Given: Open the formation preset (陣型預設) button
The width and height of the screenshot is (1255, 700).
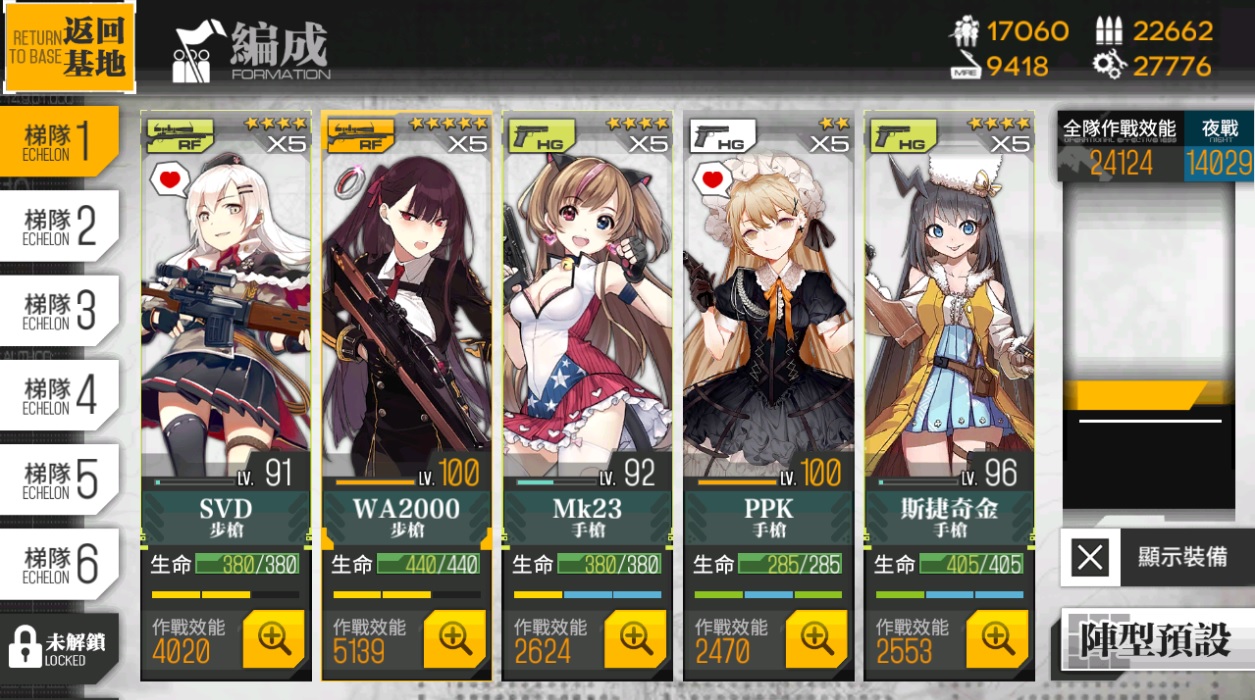Looking at the screenshot, I should (1155, 640).
